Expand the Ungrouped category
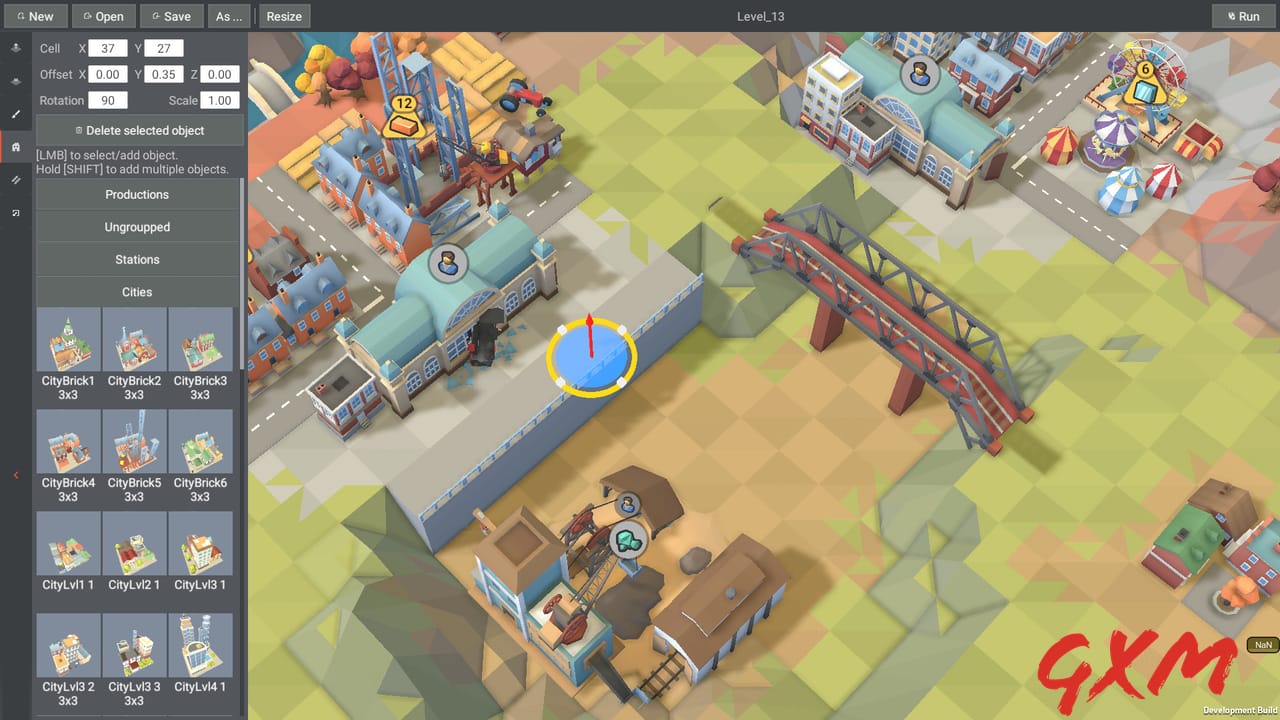The height and width of the screenshot is (720, 1280). coord(137,227)
